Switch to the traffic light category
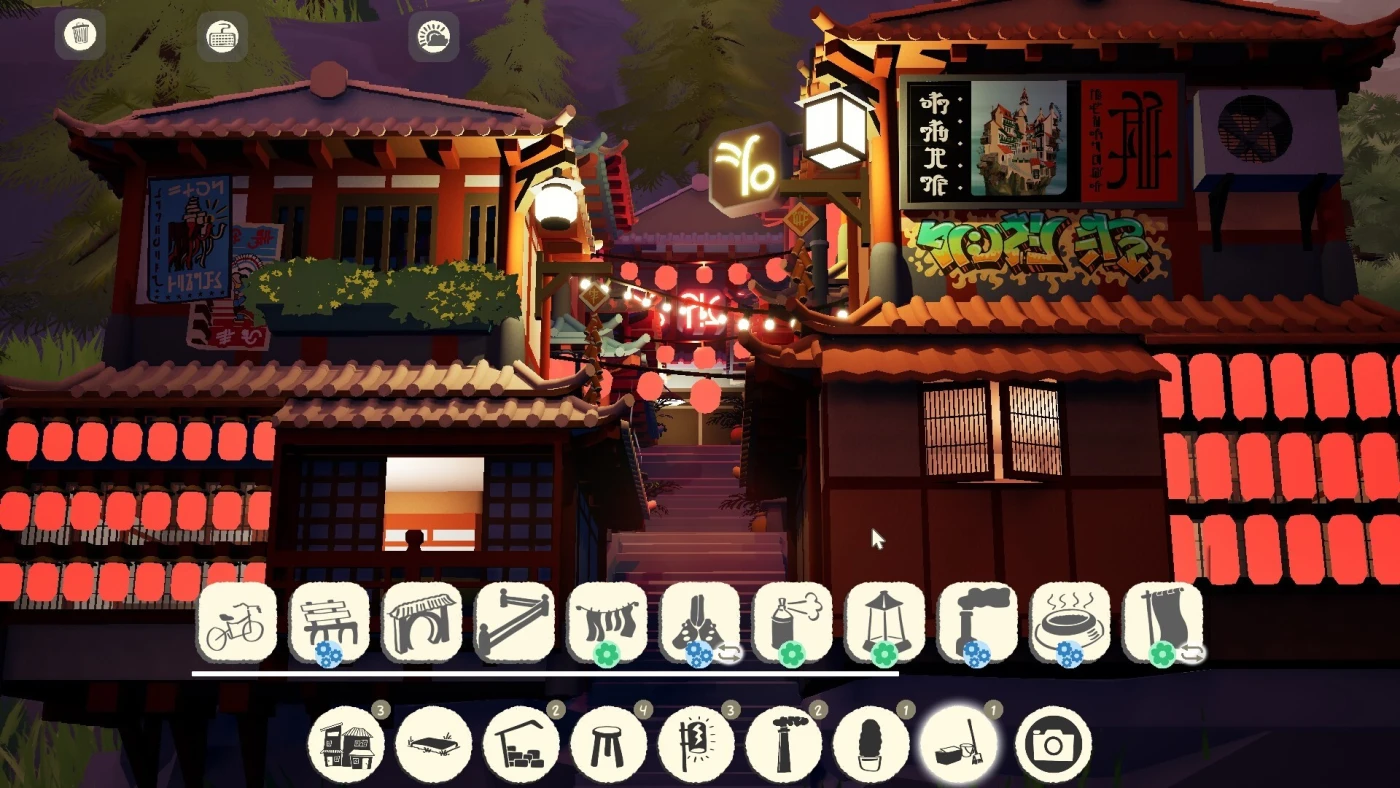The image size is (1400, 788). (697, 745)
